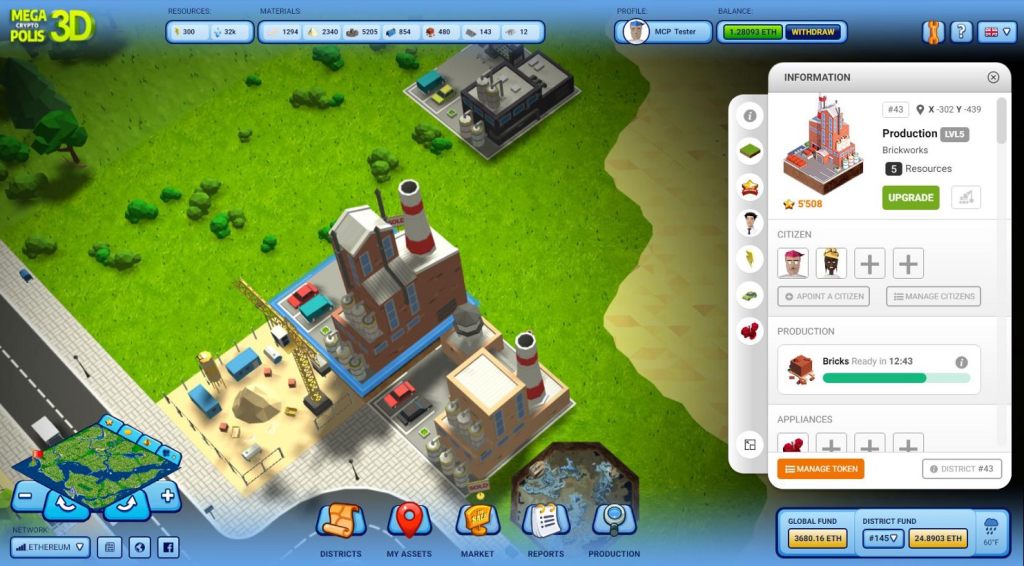Screen dimensions: 1024x566
Task: Open the Ethereum network dropdown
Action: pos(51,547)
